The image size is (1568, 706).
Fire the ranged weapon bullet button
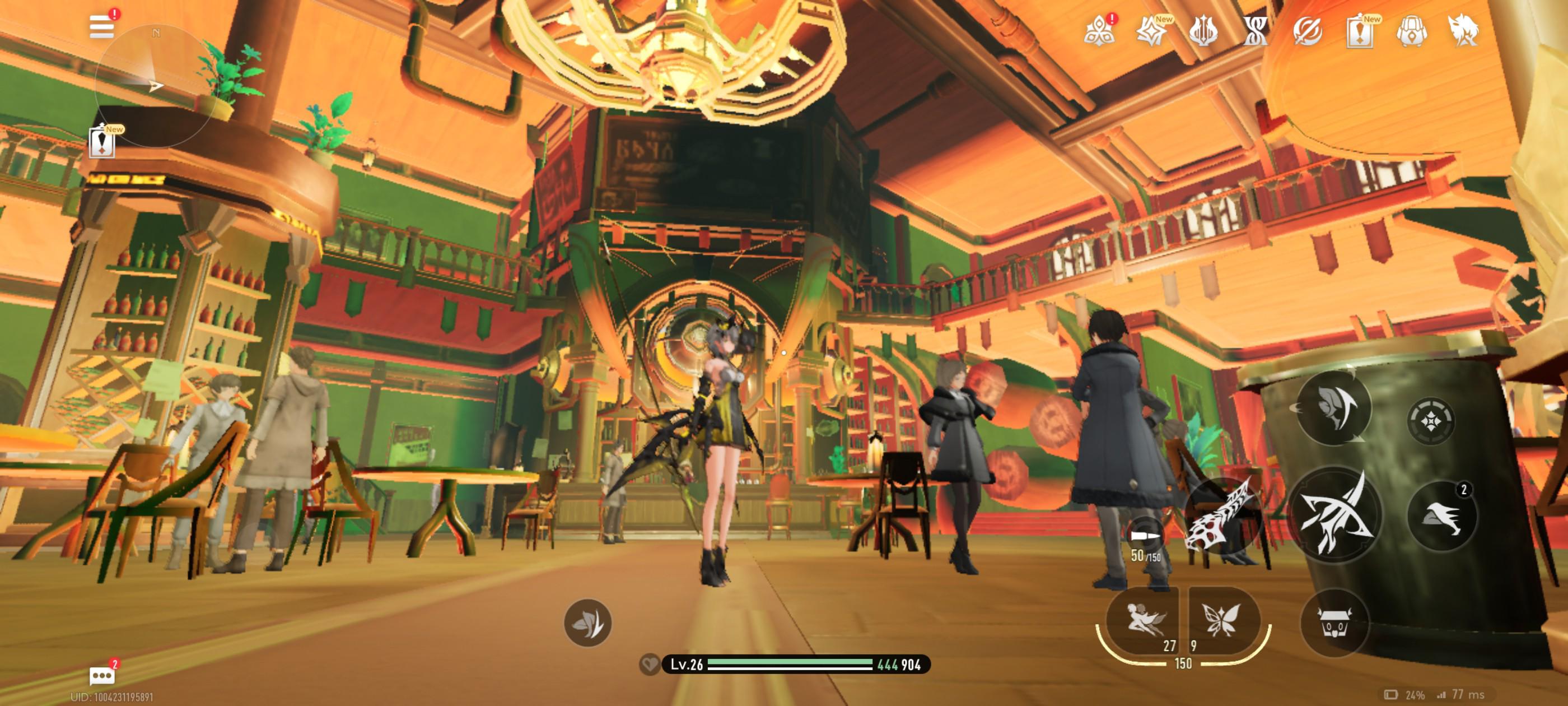[x=1146, y=537]
